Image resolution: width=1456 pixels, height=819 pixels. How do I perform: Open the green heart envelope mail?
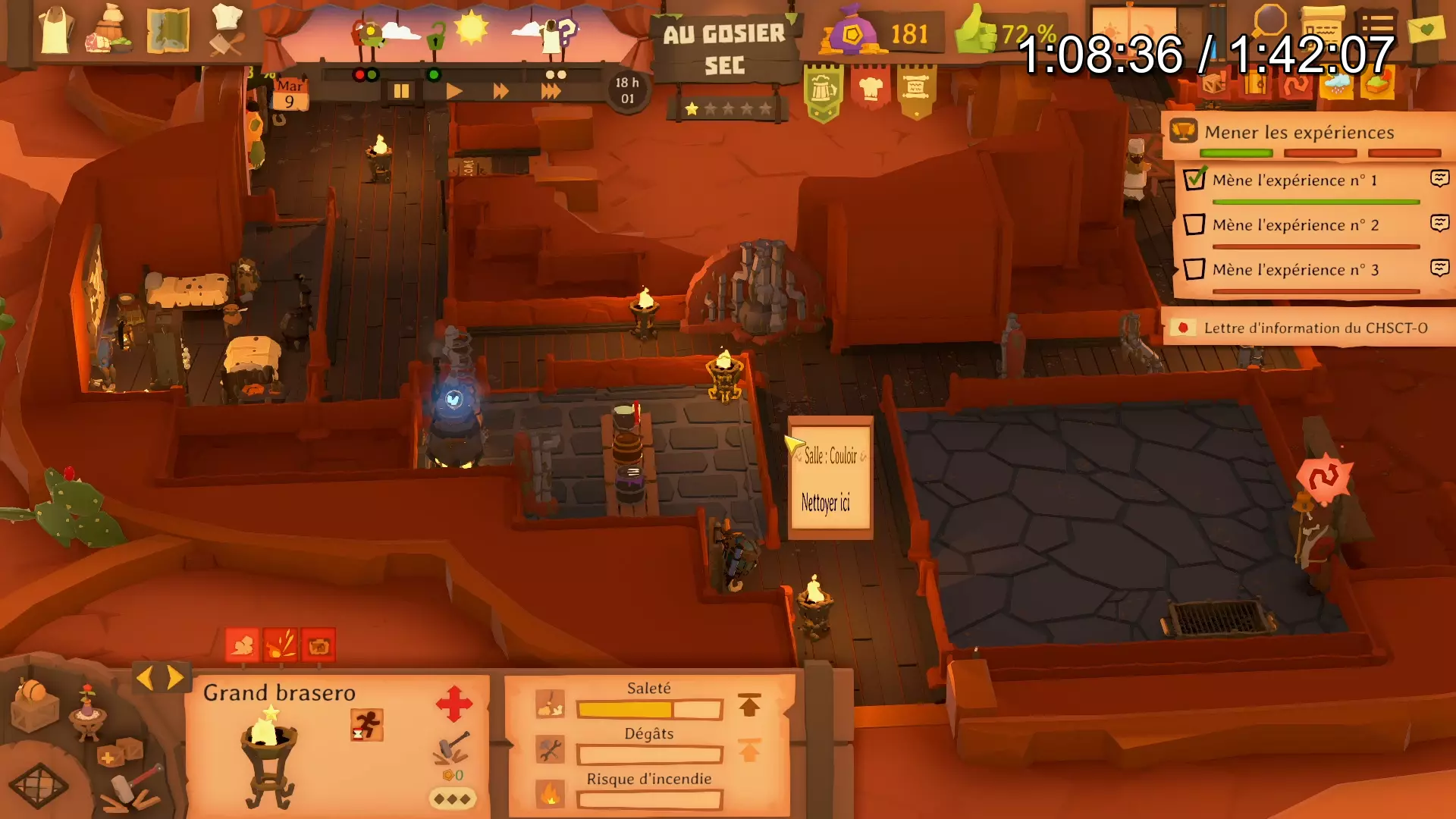point(1426,30)
